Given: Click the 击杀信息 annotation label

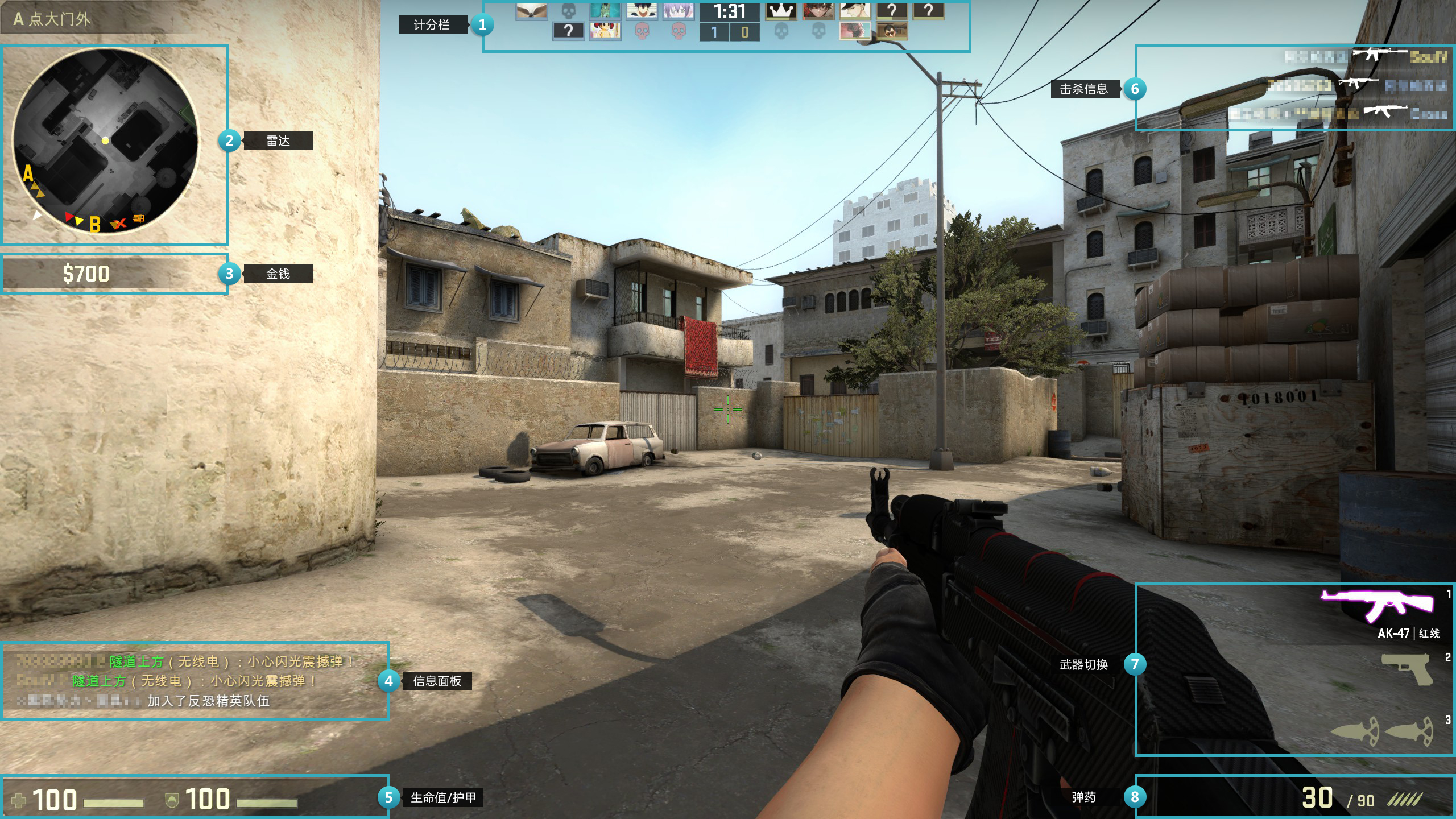Looking at the screenshot, I should 1083,89.
